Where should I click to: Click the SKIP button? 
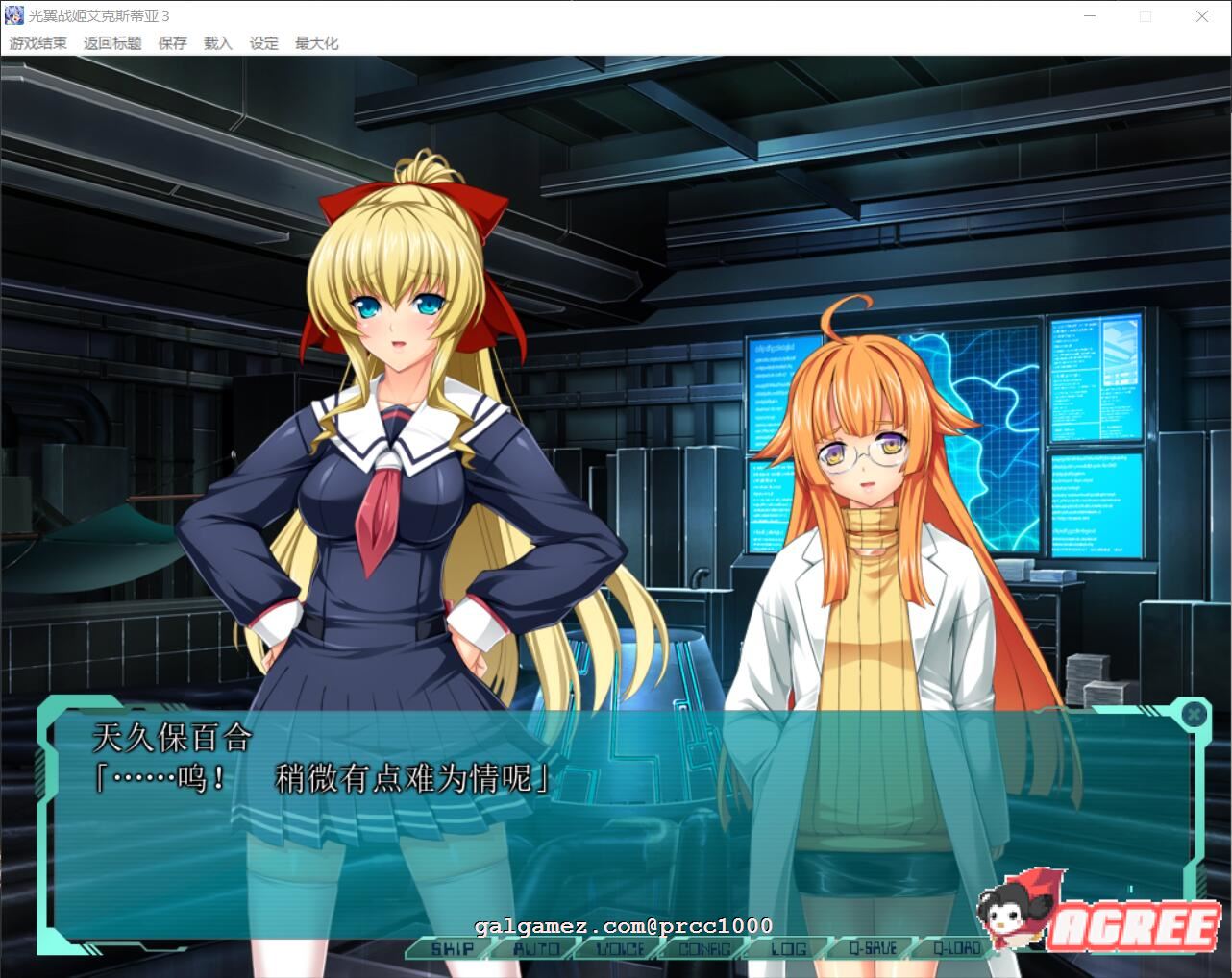click(451, 949)
